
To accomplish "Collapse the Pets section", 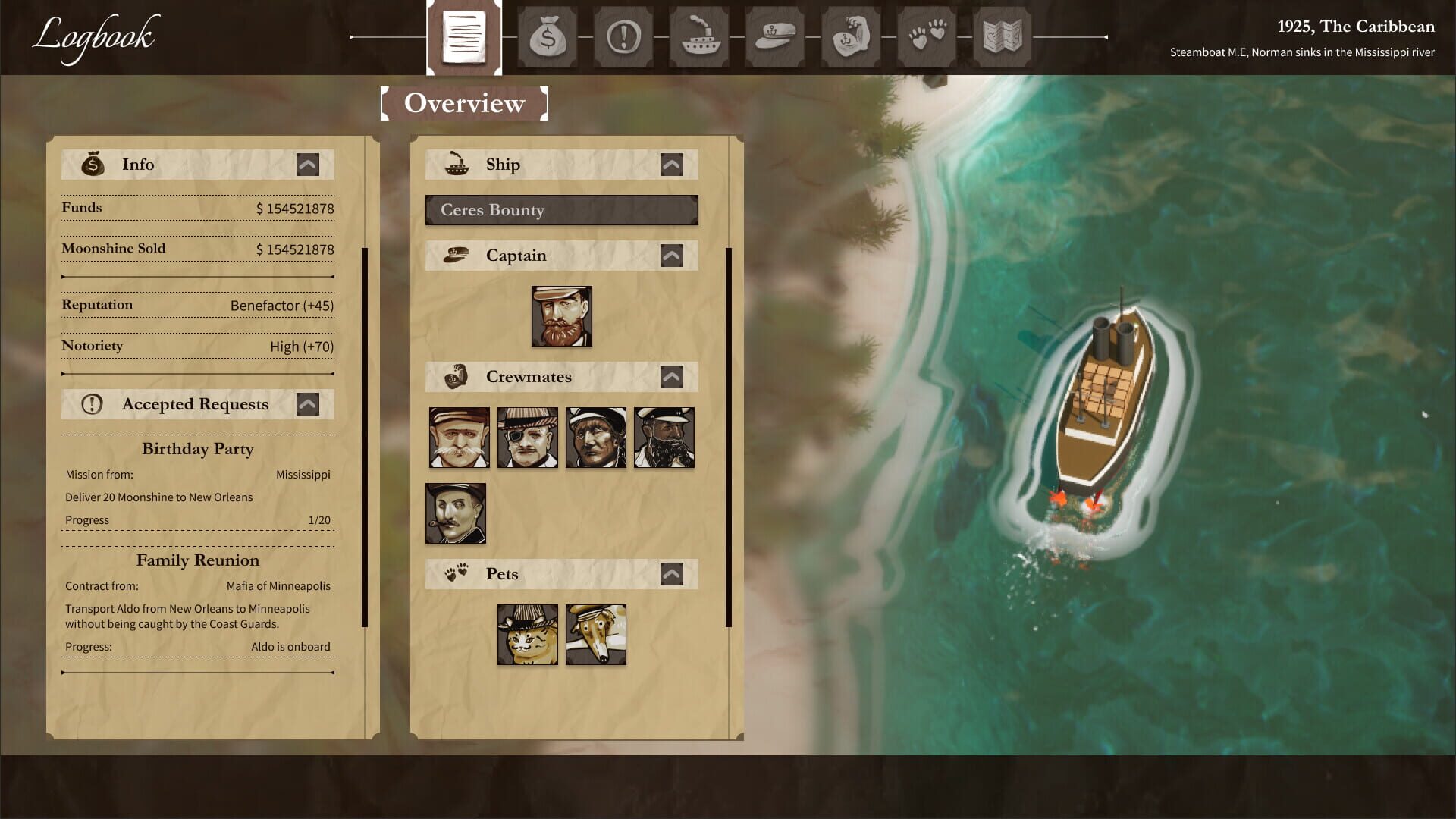I will pyautogui.click(x=673, y=573).
